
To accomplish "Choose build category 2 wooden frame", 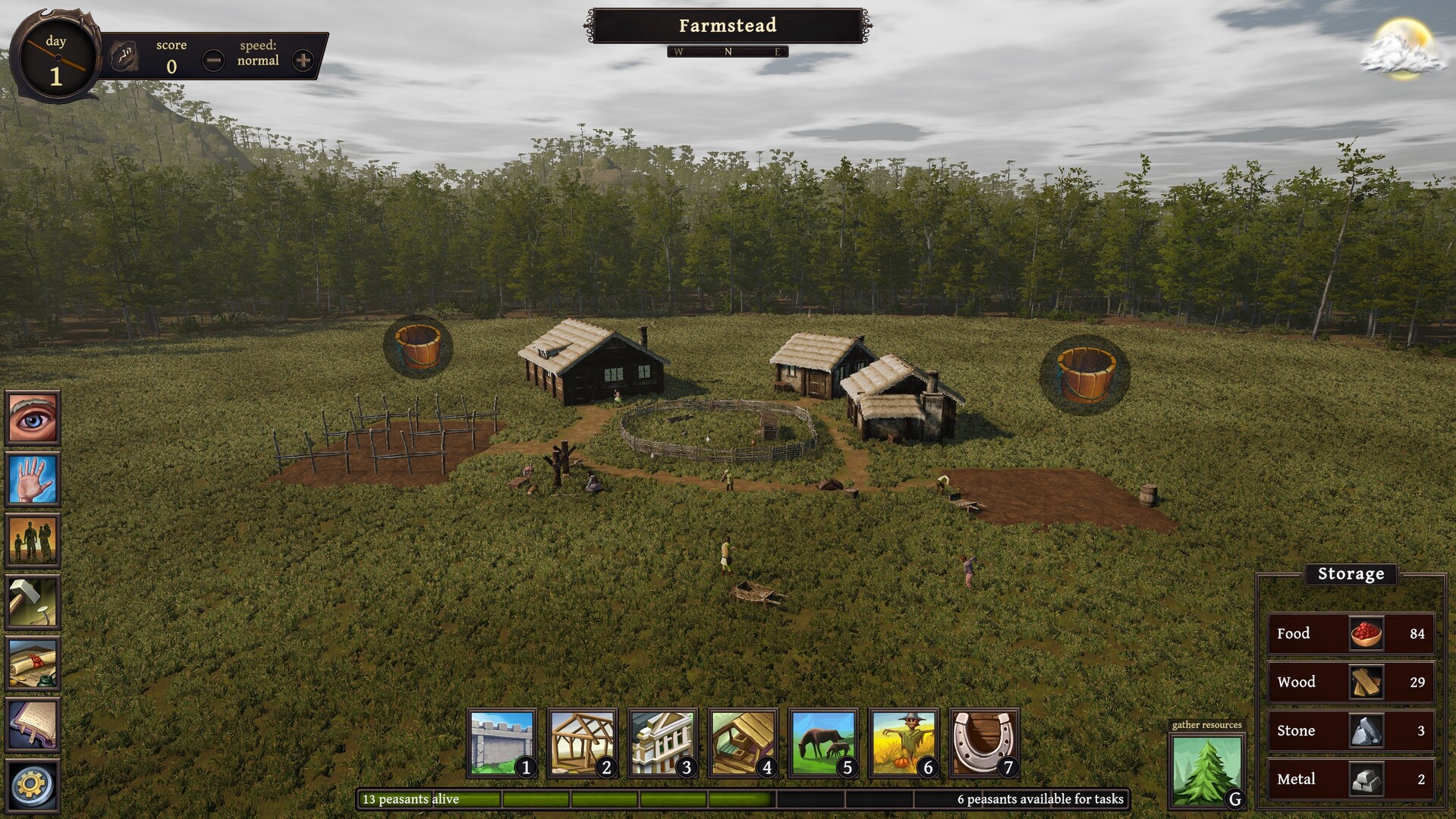I will (582, 743).
